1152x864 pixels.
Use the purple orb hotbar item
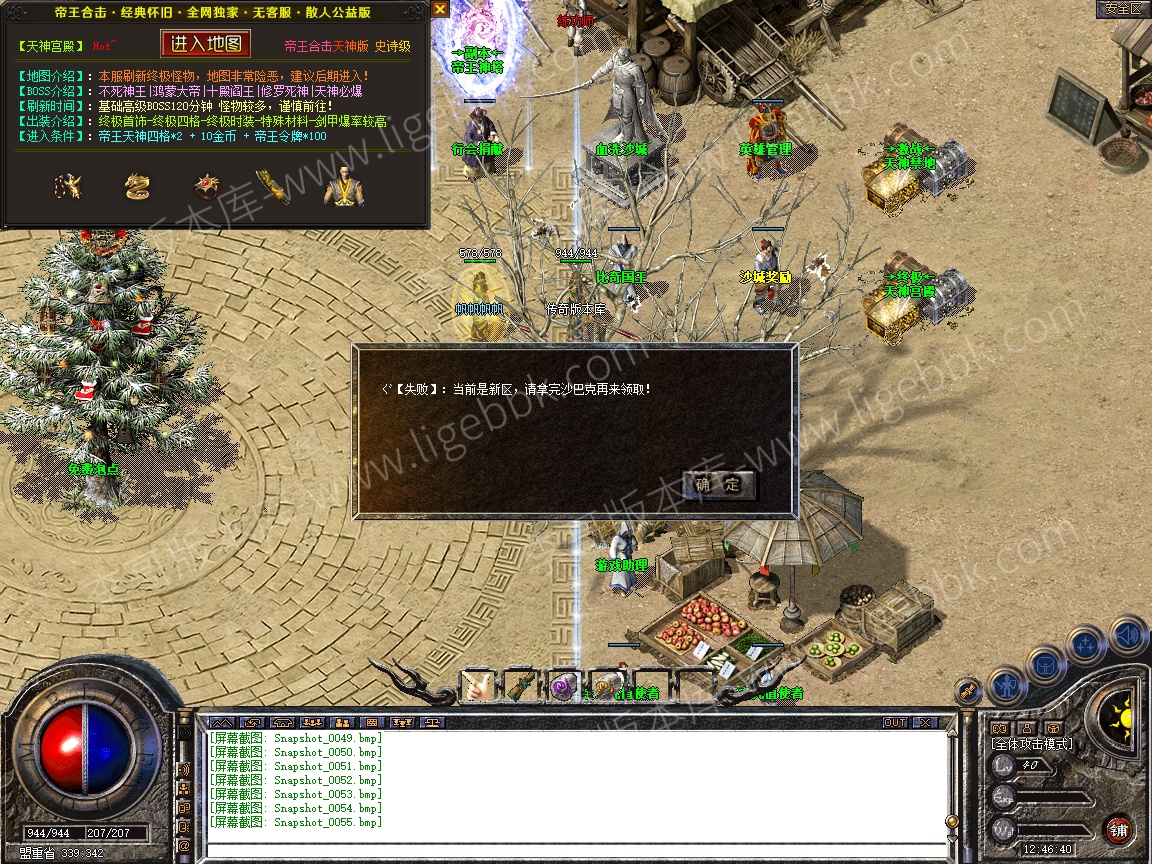click(564, 686)
